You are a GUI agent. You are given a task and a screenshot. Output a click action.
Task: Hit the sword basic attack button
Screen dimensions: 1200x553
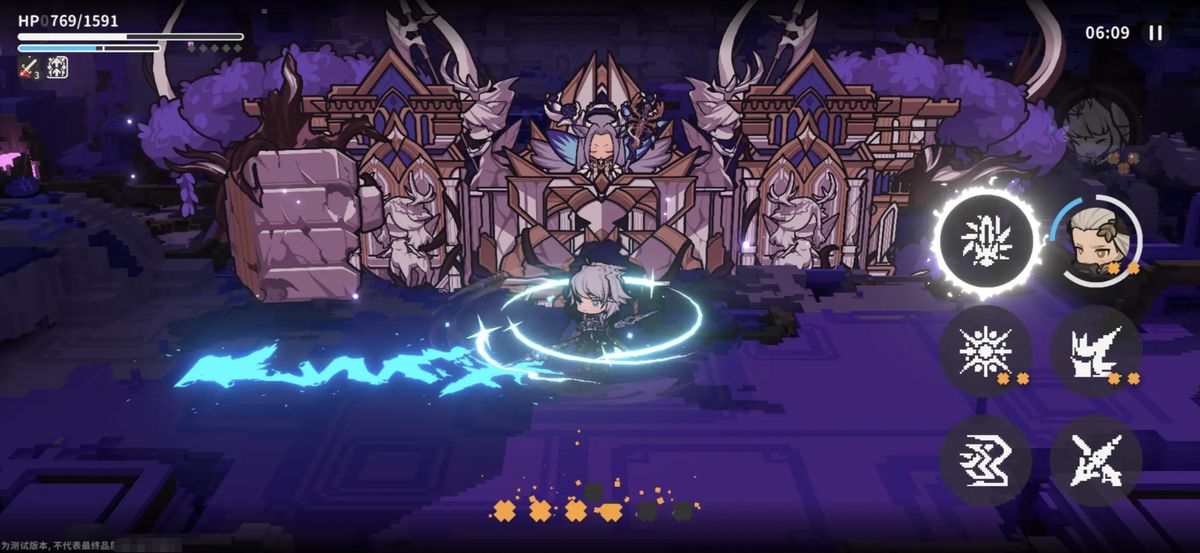pyautogui.click(x=1096, y=461)
